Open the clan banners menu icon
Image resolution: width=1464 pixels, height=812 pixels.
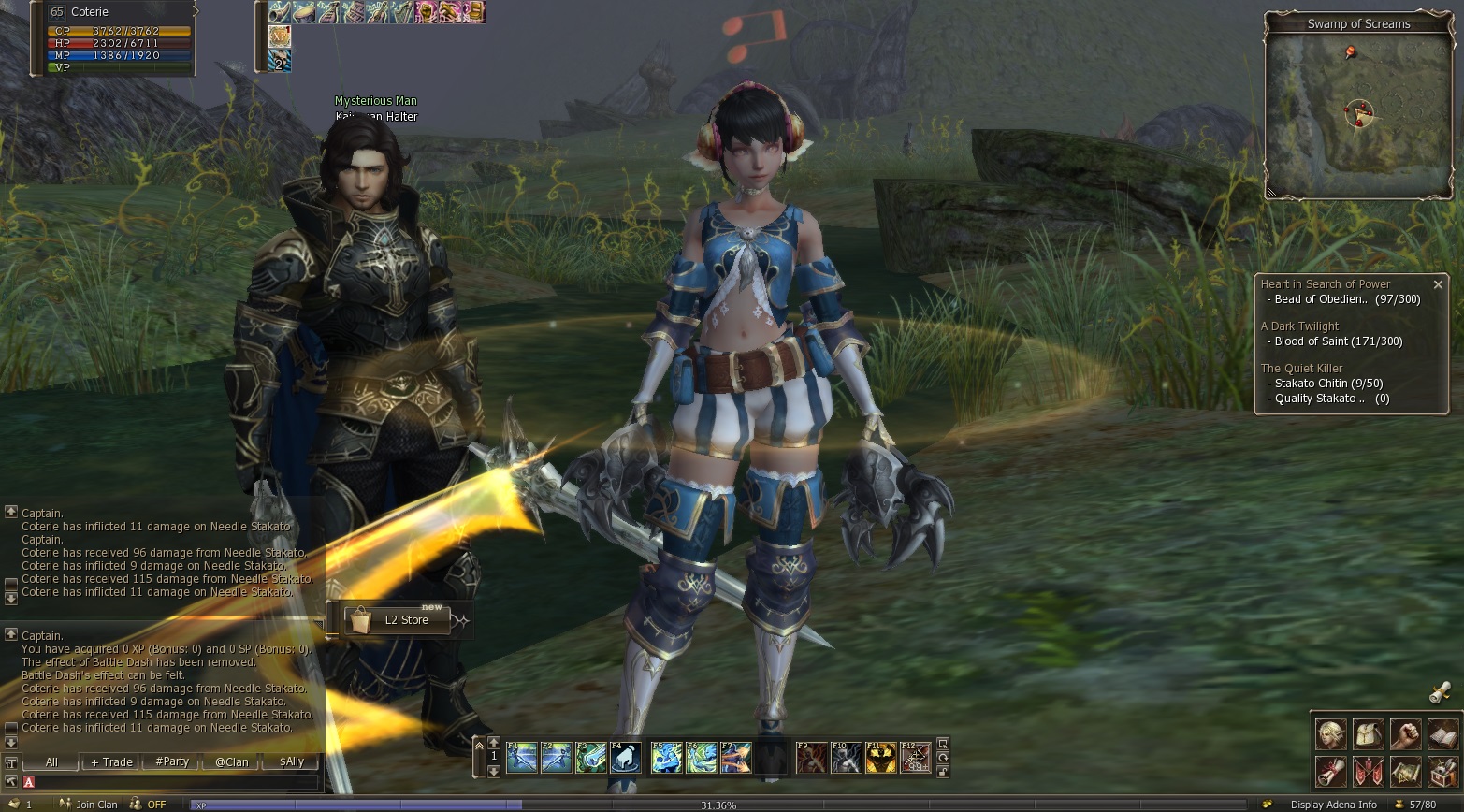point(1368,772)
